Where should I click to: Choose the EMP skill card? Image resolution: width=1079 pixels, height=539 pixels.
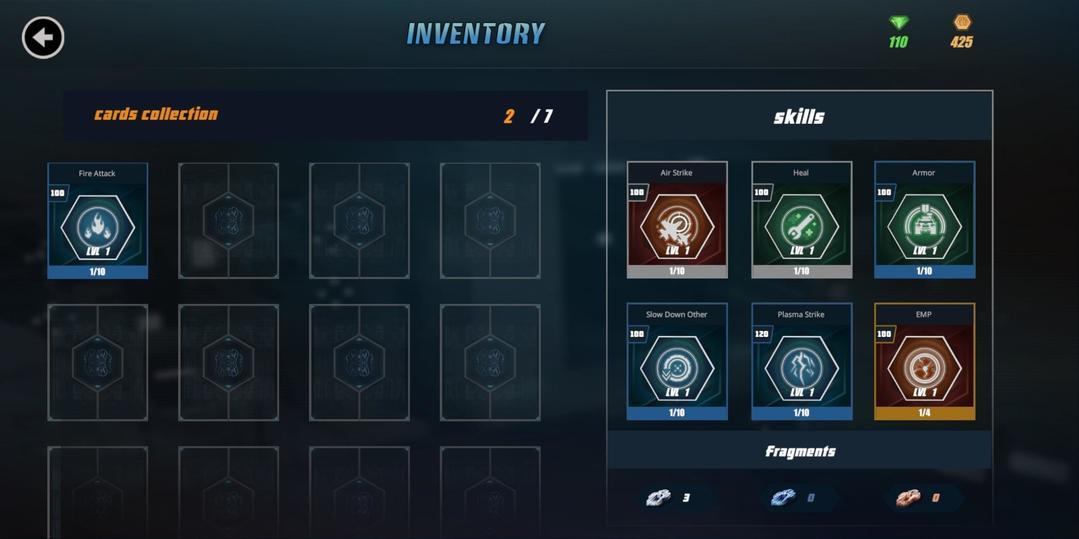(924, 362)
